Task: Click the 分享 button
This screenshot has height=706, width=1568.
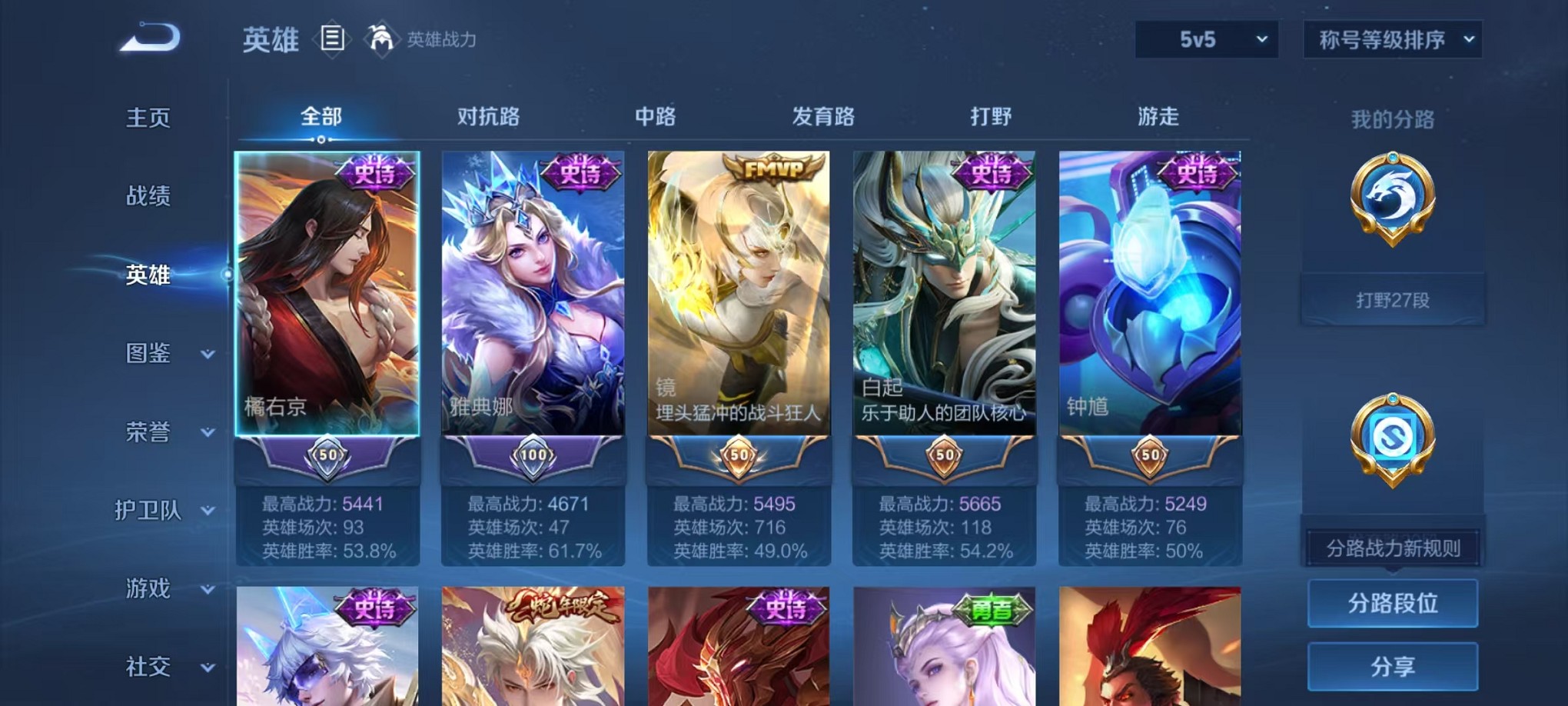Action: click(1392, 666)
